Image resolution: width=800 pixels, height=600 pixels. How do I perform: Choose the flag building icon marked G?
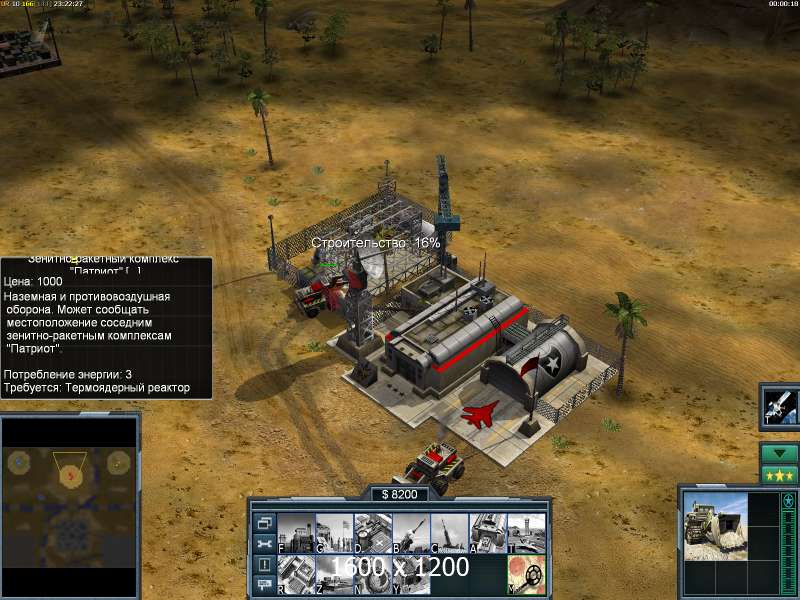(334, 531)
